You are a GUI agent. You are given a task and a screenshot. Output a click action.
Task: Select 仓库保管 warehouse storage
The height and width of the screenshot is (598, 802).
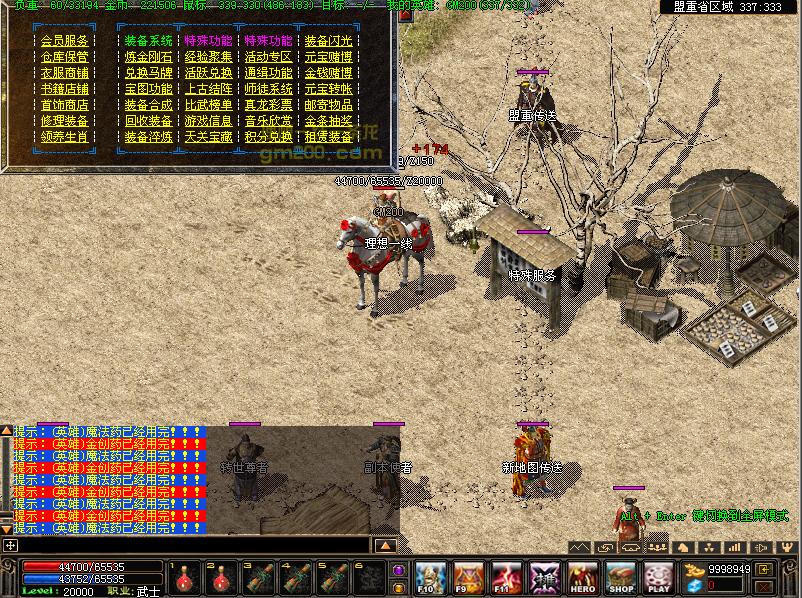(x=64, y=57)
